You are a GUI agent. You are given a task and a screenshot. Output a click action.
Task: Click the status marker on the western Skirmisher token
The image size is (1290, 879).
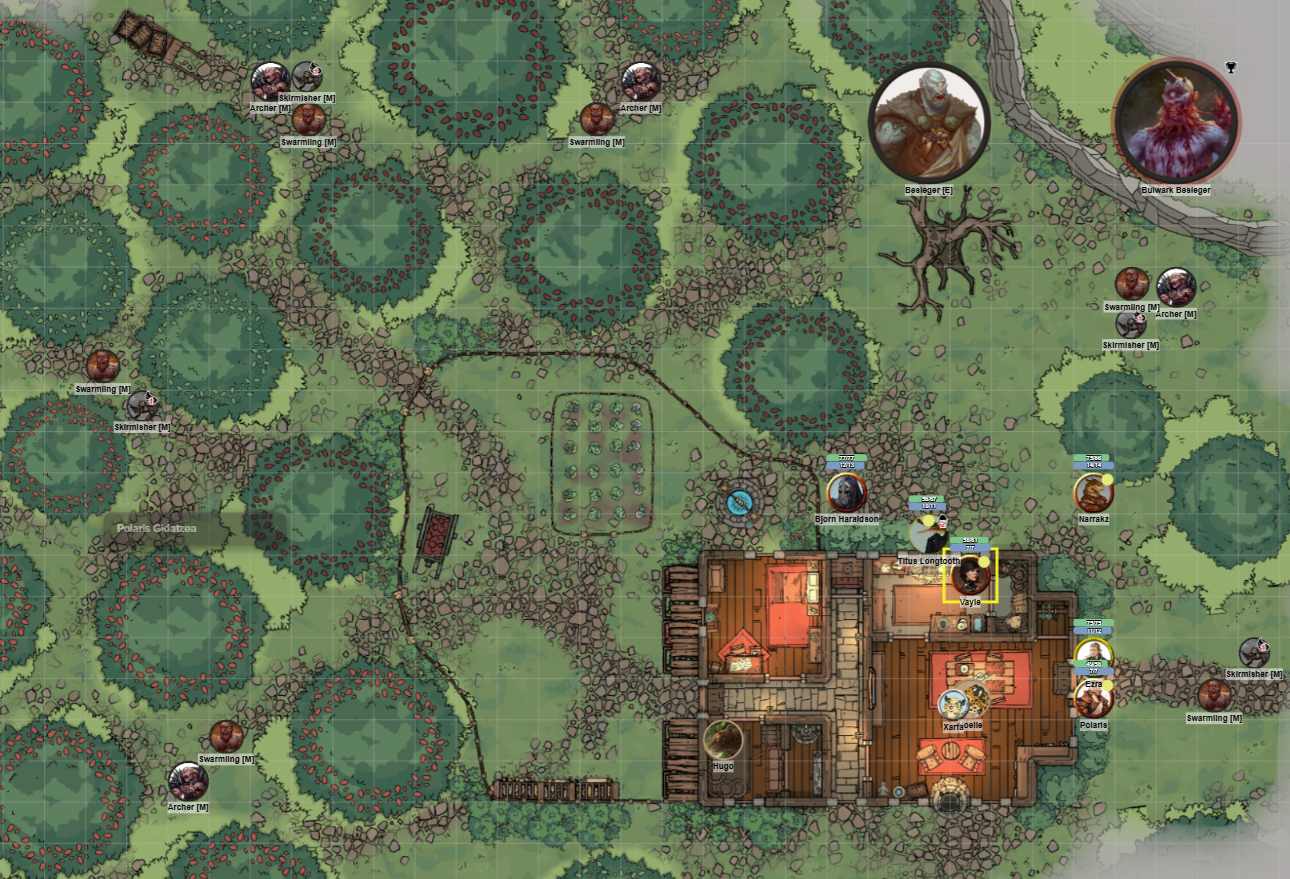click(x=151, y=401)
